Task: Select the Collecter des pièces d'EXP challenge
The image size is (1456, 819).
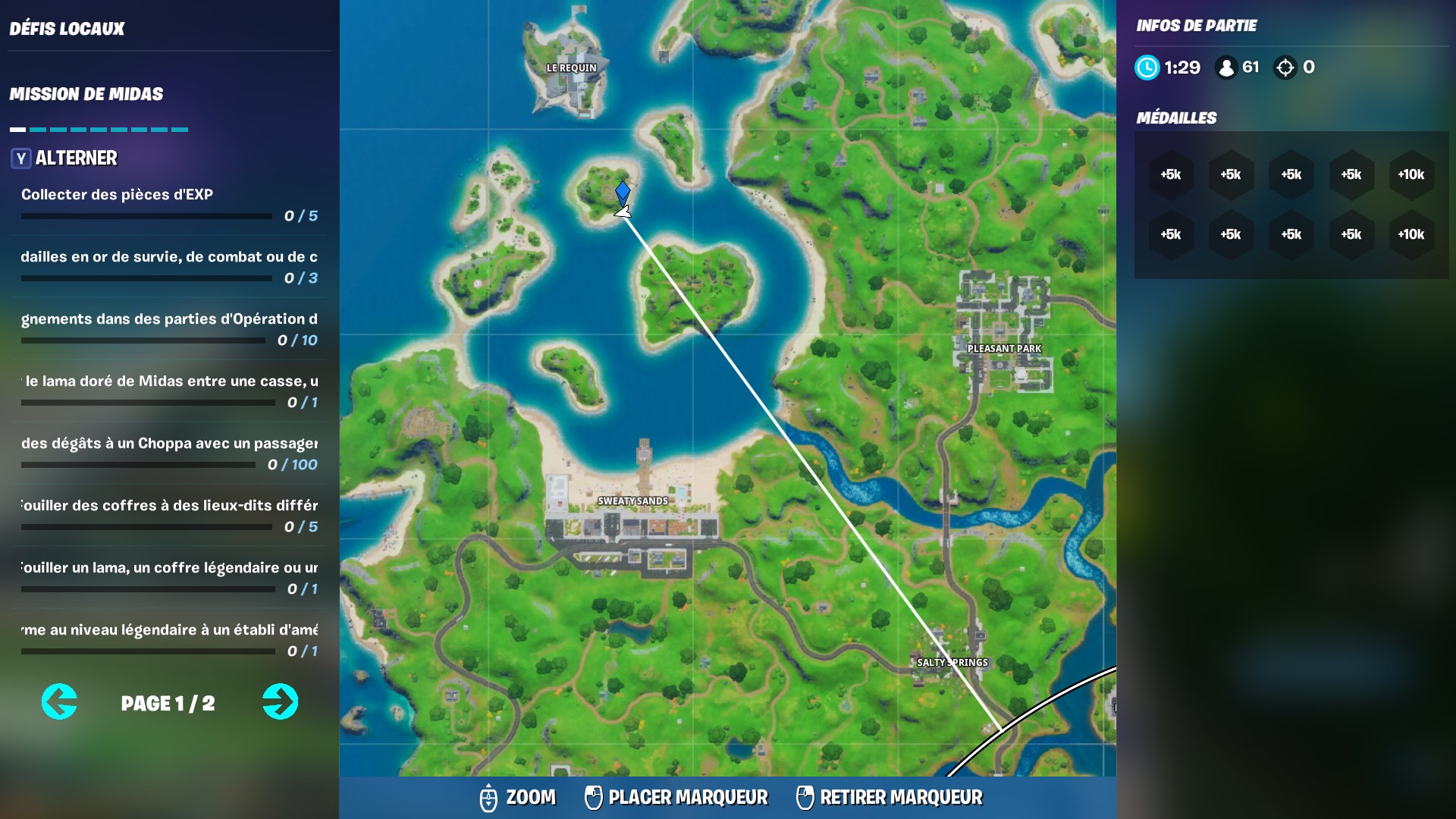Action: 115,194
